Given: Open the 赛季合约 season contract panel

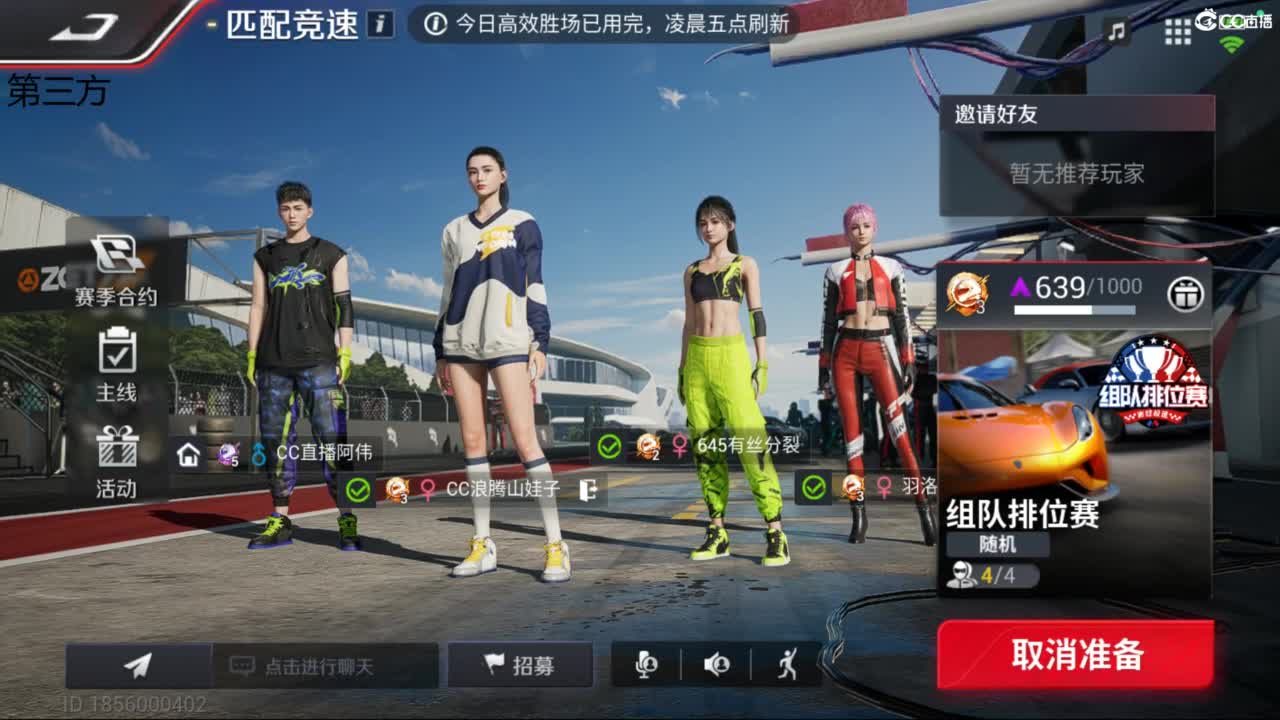Looking at the screenshot, I should click(114, 270).
